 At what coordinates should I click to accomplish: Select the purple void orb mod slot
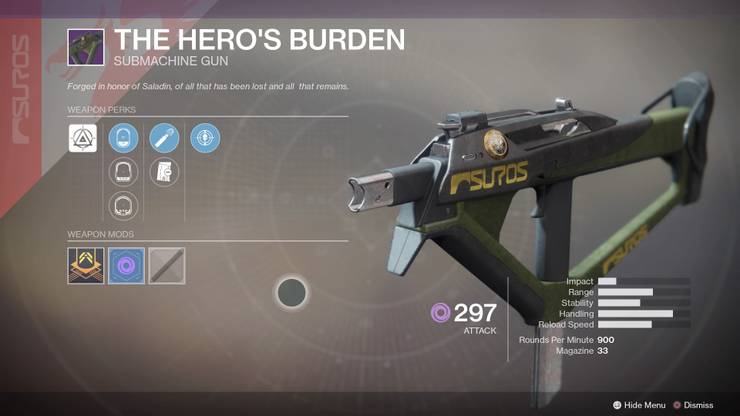point(126,266)
